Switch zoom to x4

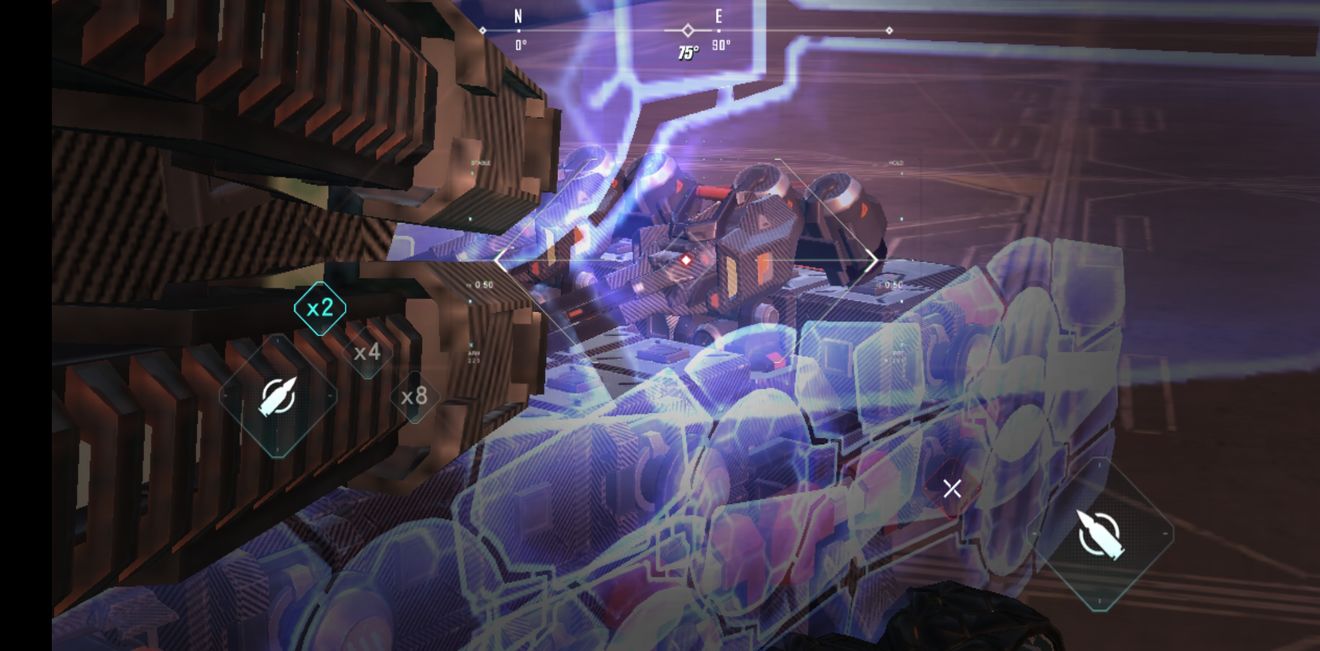pos(367,352)
